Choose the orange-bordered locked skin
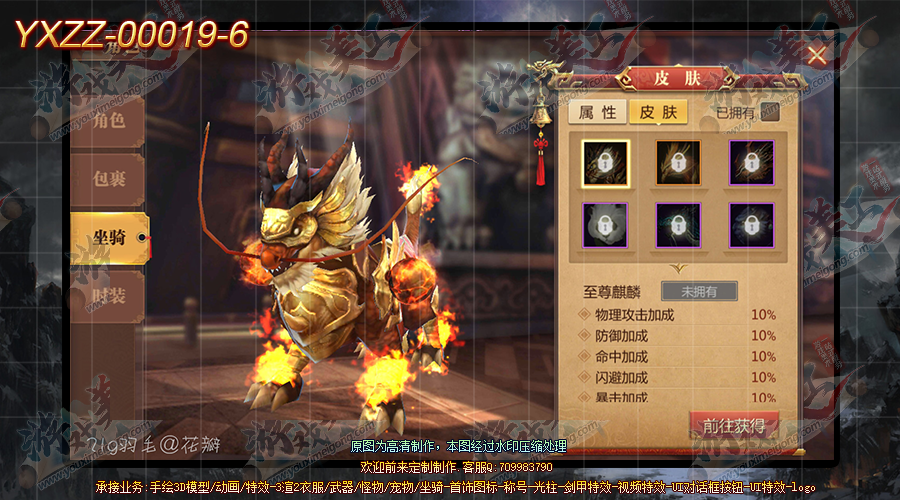 (x=678, y=162)
